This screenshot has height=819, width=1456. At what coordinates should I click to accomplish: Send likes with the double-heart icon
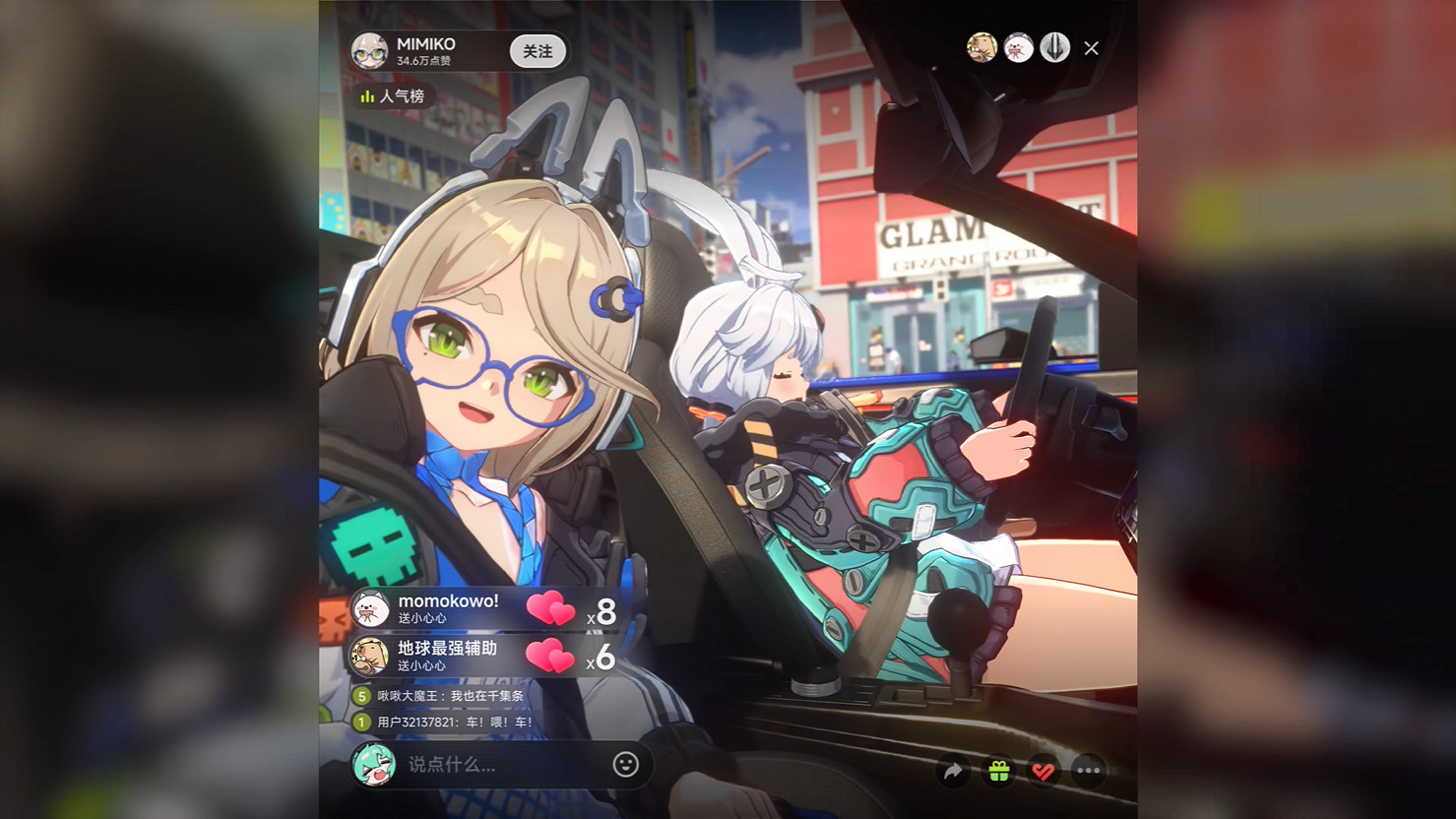[1043, 773]
